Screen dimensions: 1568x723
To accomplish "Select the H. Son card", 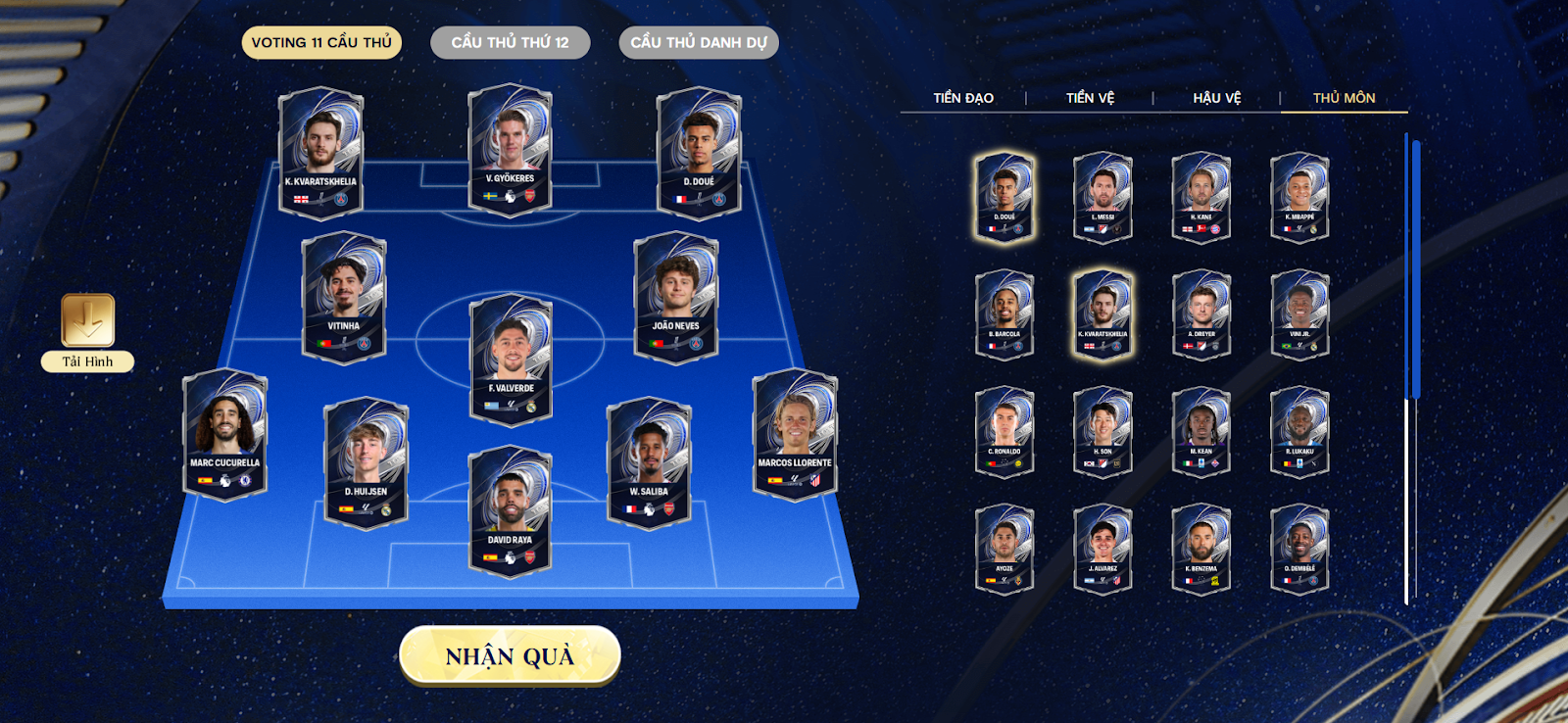I will [x=1102, y=432].
